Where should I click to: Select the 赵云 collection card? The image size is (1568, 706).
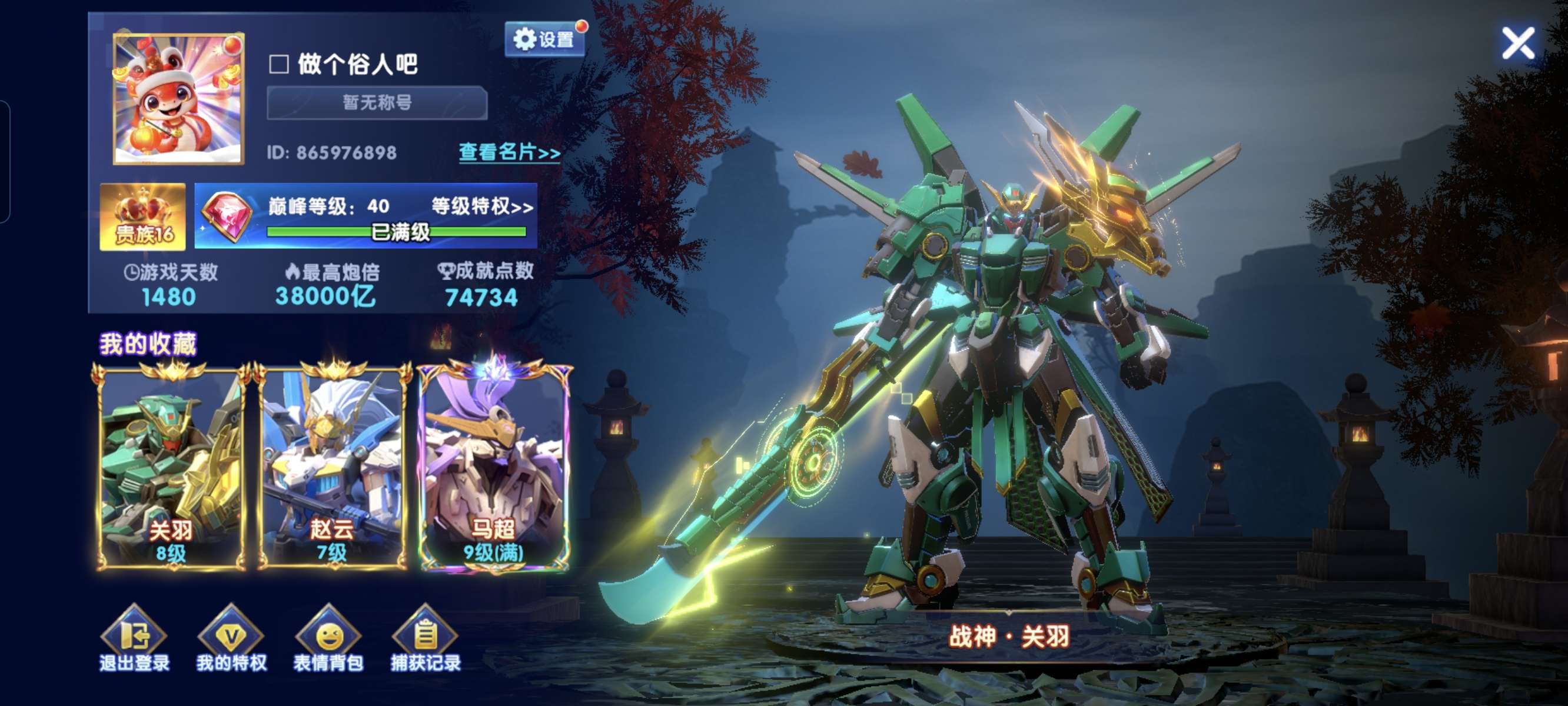click(332, 467)
